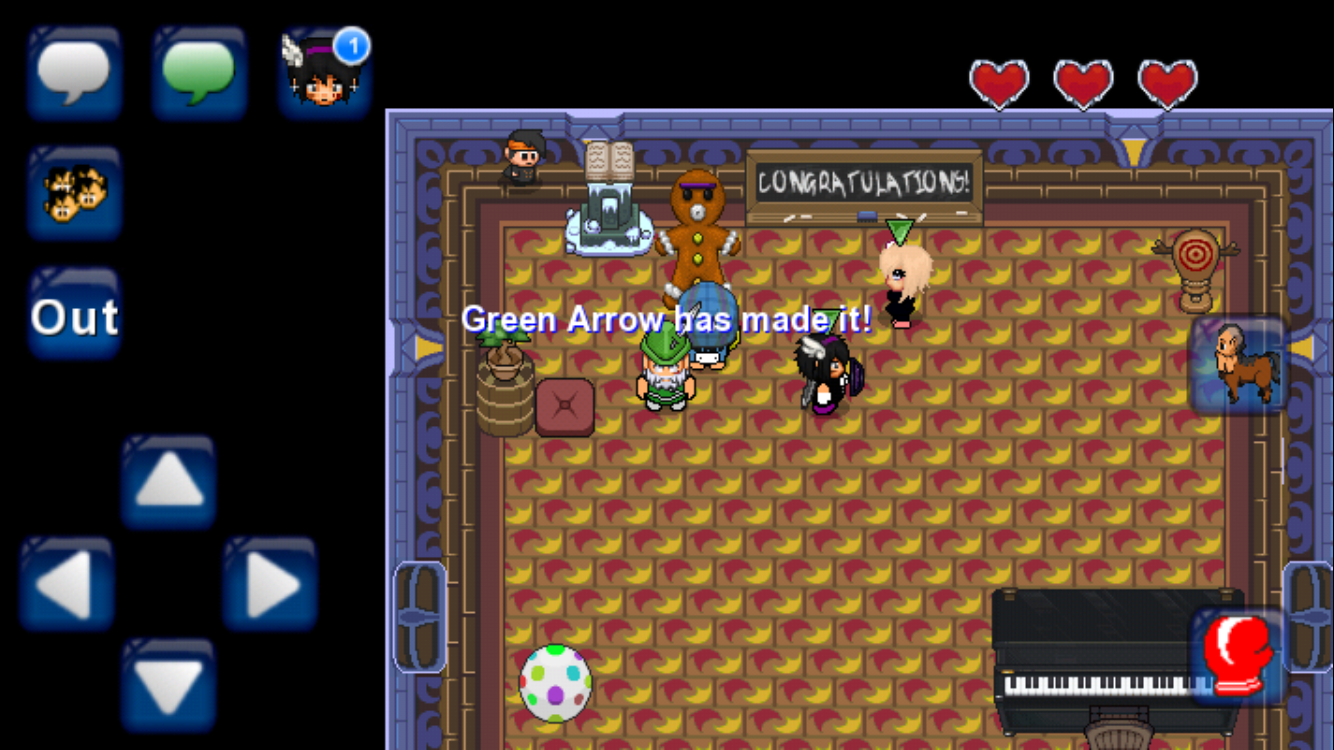Move down with the down arrow
Screen dimensions: 1334x750
(169, 685)
